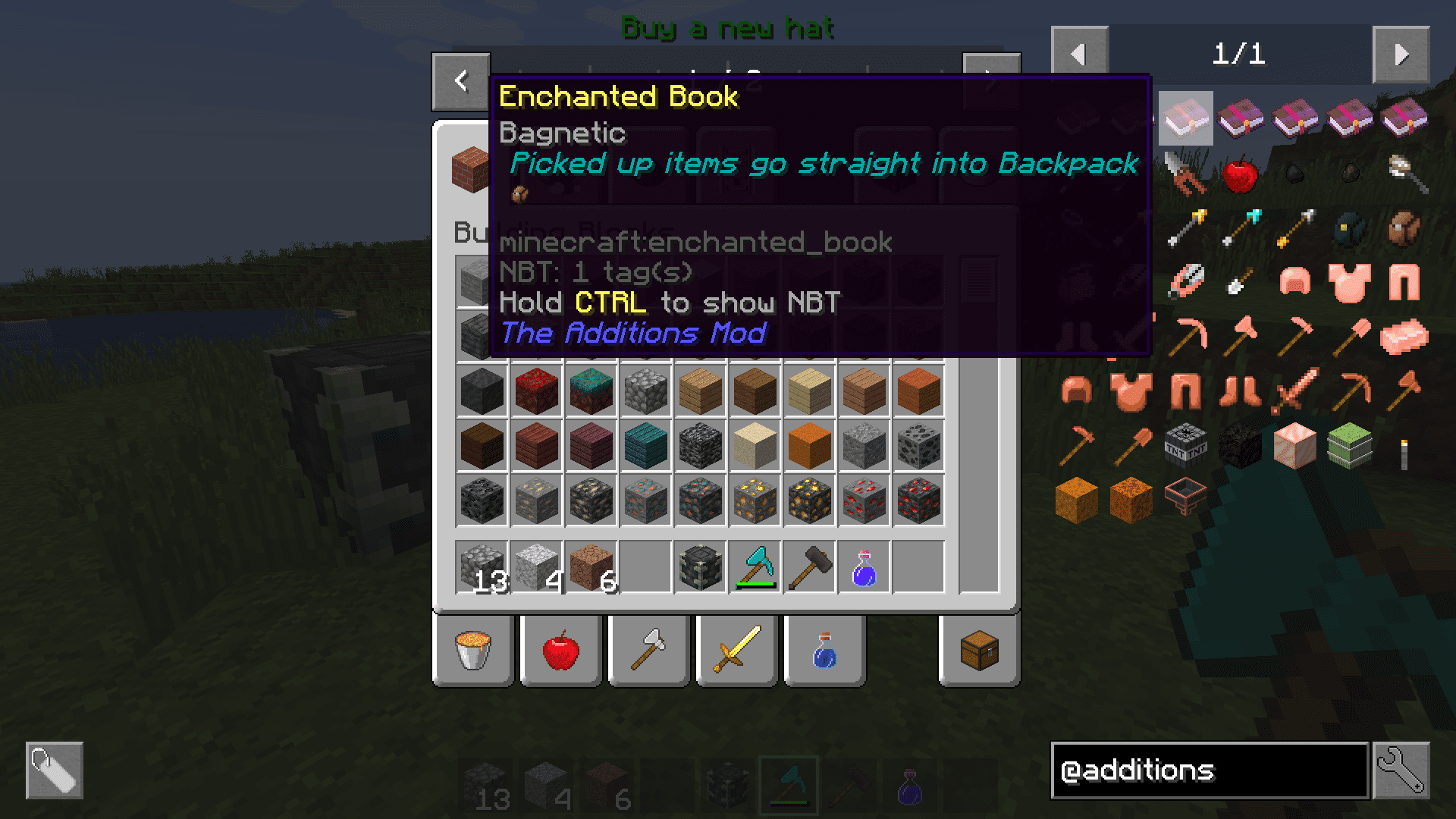This screenshot has height=819, width=1456.
Task: Open JEI config with the wrench button
Action: click(x=1401, y=770)
